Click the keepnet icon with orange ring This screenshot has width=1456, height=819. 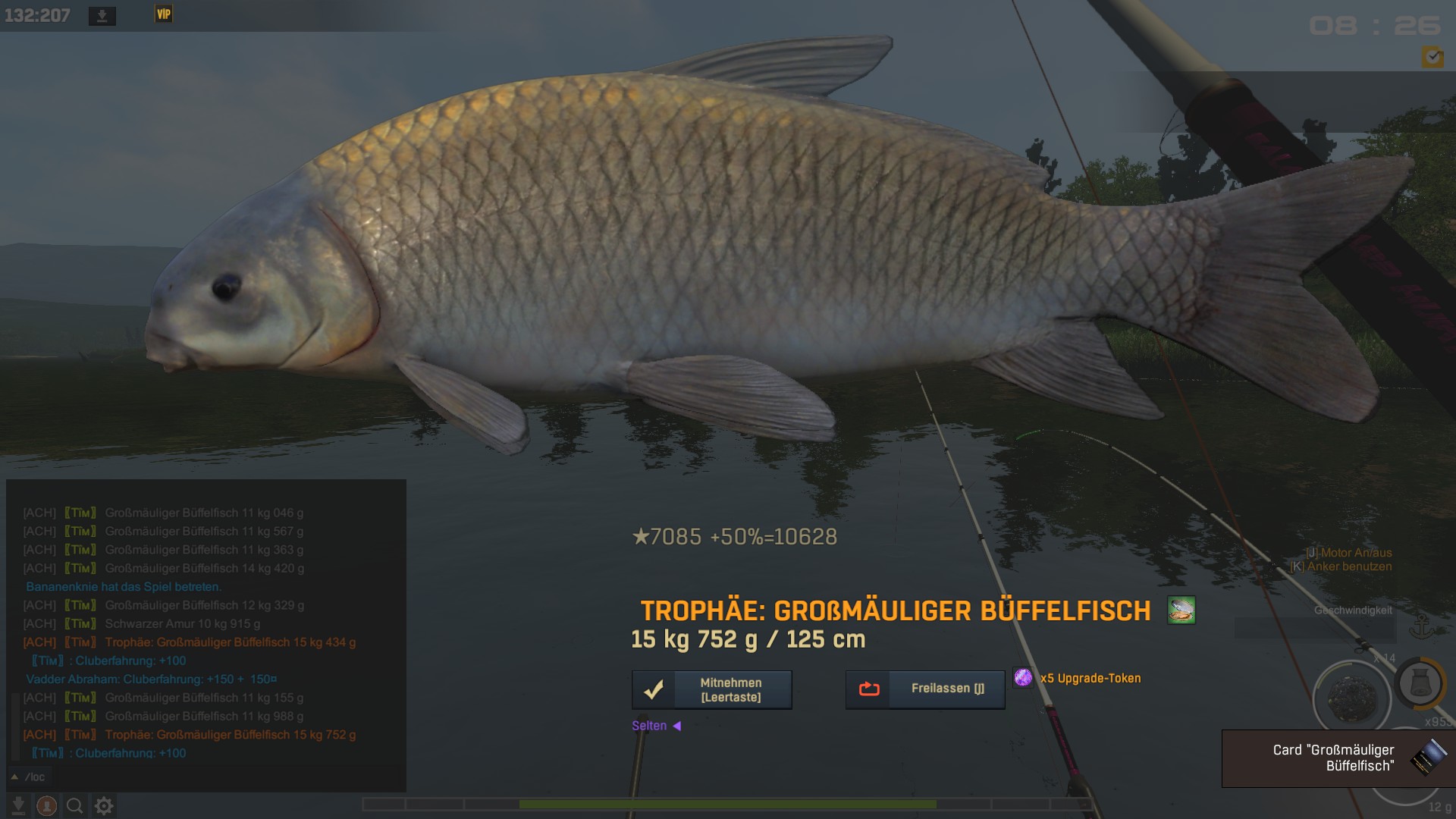point(1420,683)
